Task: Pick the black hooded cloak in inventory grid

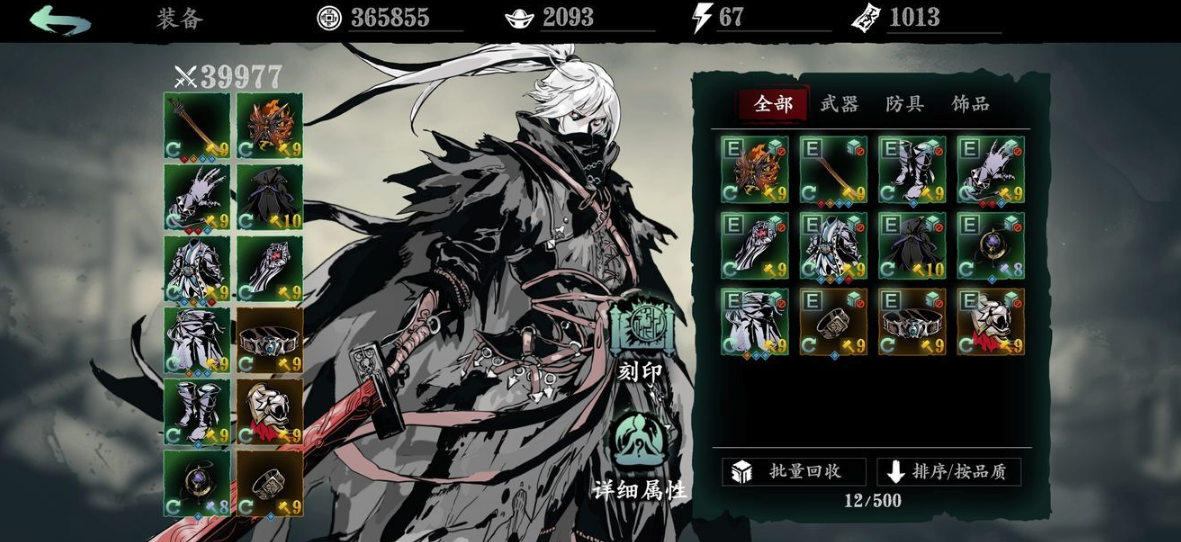Action: tap(912, 246)
